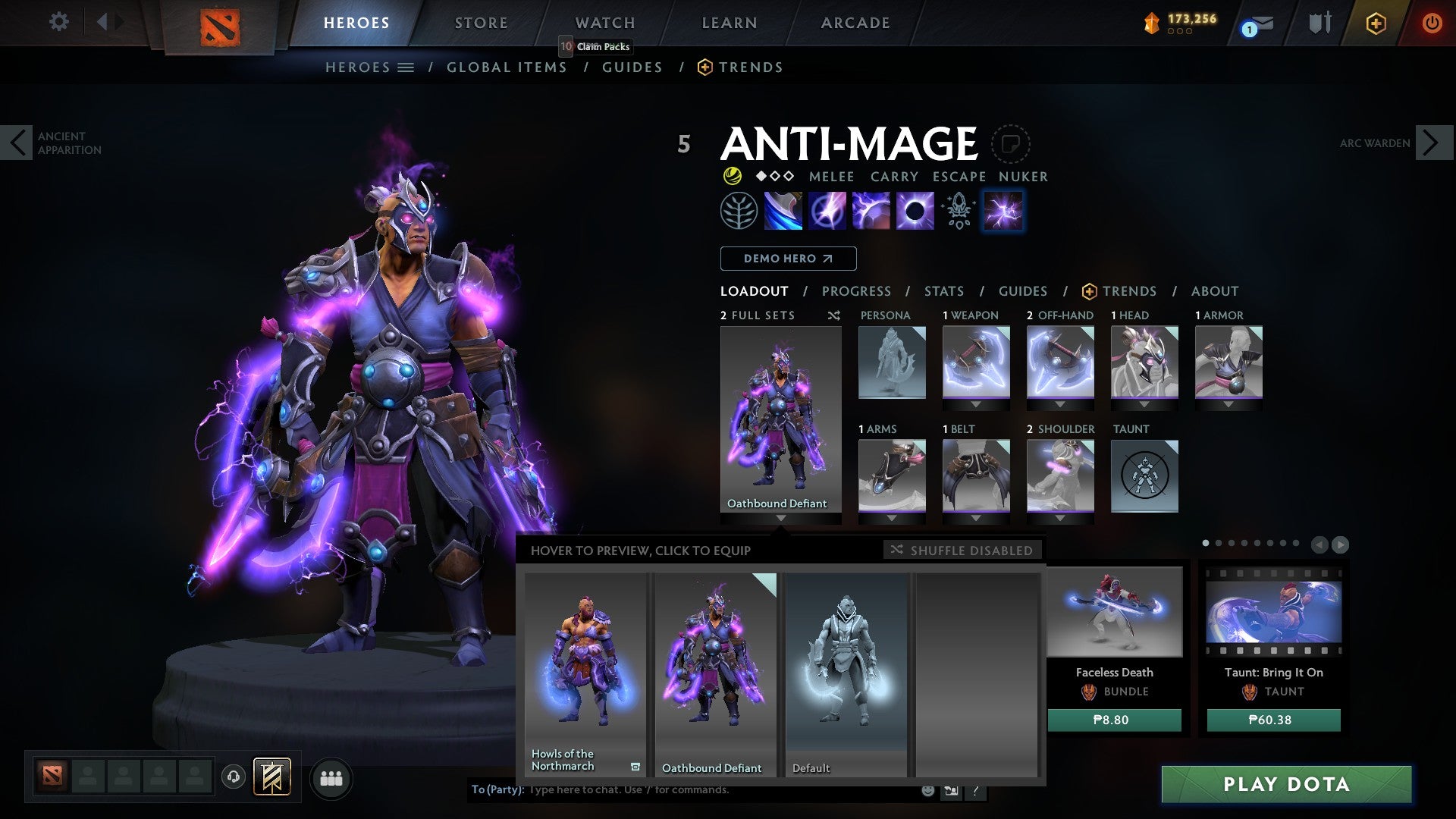The width and height of the screenshot is (1456, 819).
Task: Toggle the Shuffle Disabled option
Action: click(962, 550)
